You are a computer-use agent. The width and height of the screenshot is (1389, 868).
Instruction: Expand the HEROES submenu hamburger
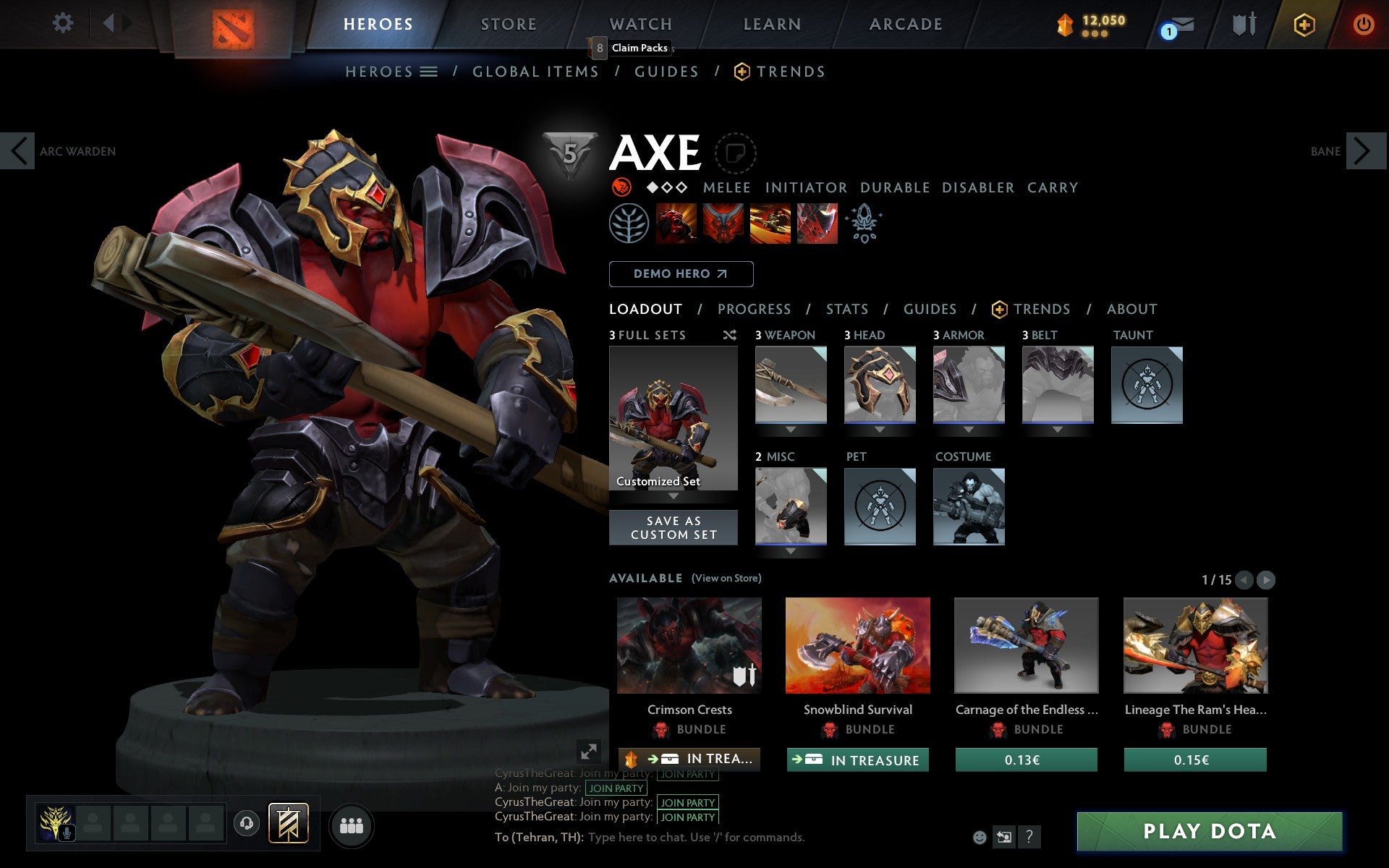click(429, 71)
